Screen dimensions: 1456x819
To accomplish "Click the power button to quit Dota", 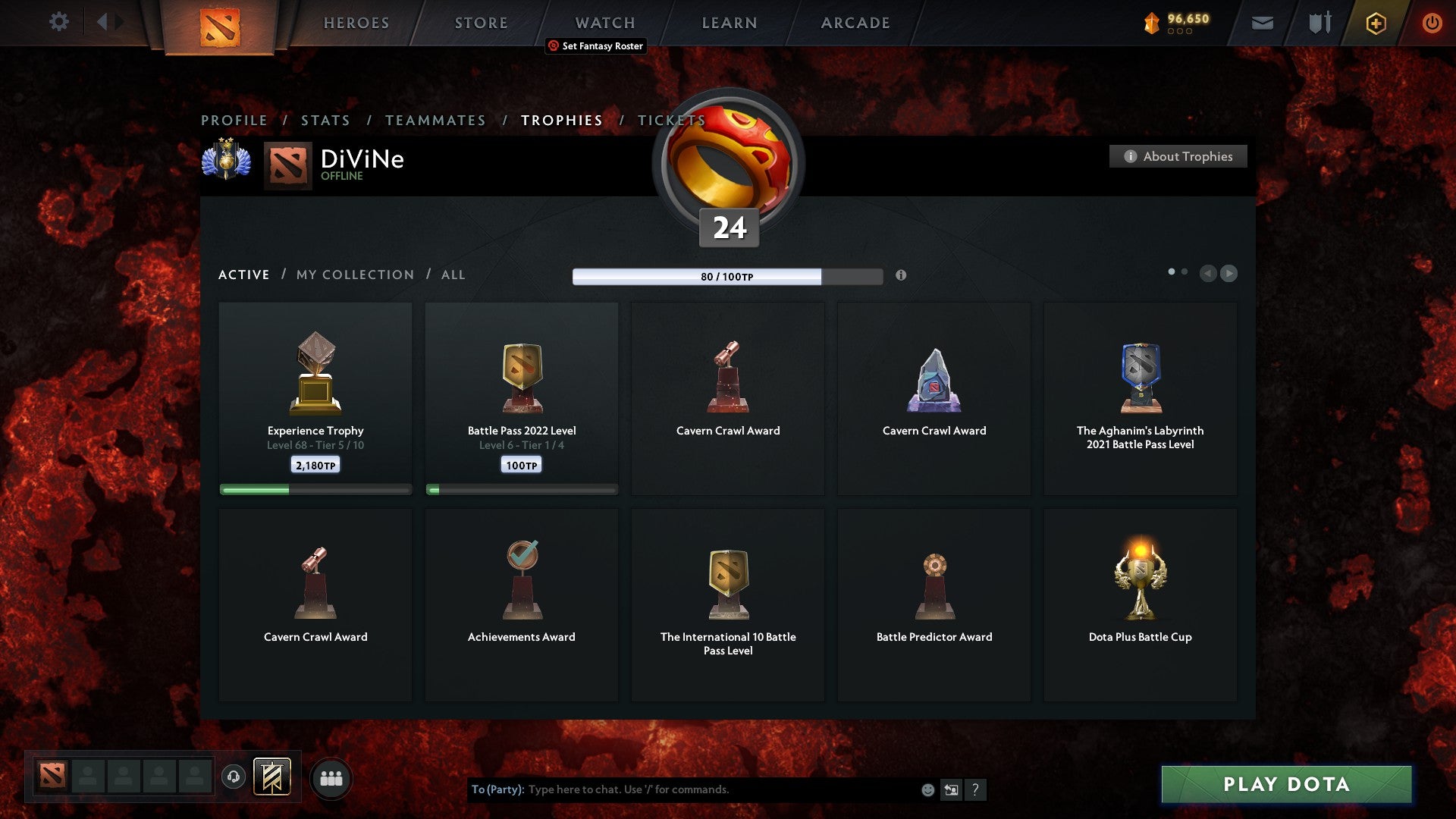I will (1432, 23).
